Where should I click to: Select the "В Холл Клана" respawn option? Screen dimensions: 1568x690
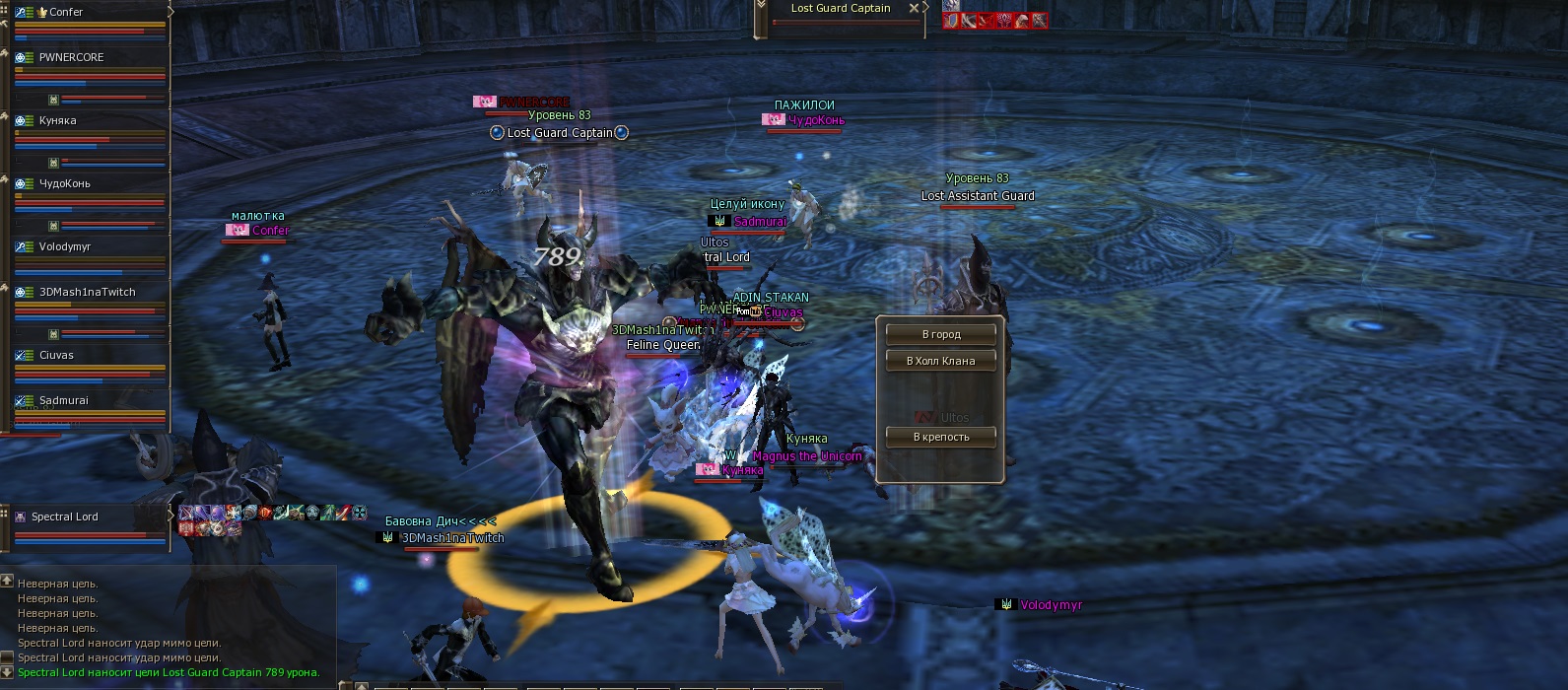940,361
